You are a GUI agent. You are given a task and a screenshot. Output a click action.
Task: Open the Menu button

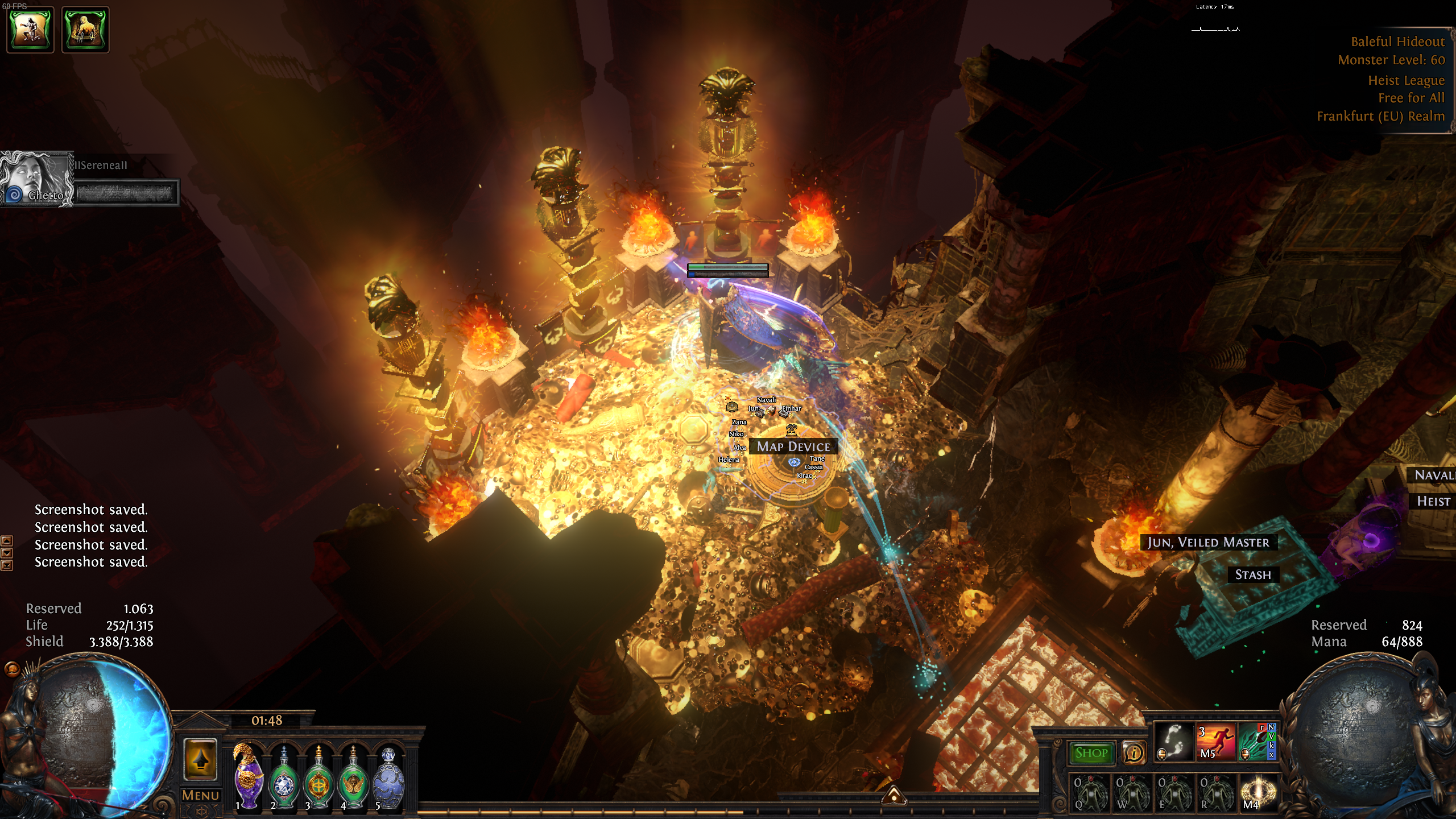(x=200, y=795)
